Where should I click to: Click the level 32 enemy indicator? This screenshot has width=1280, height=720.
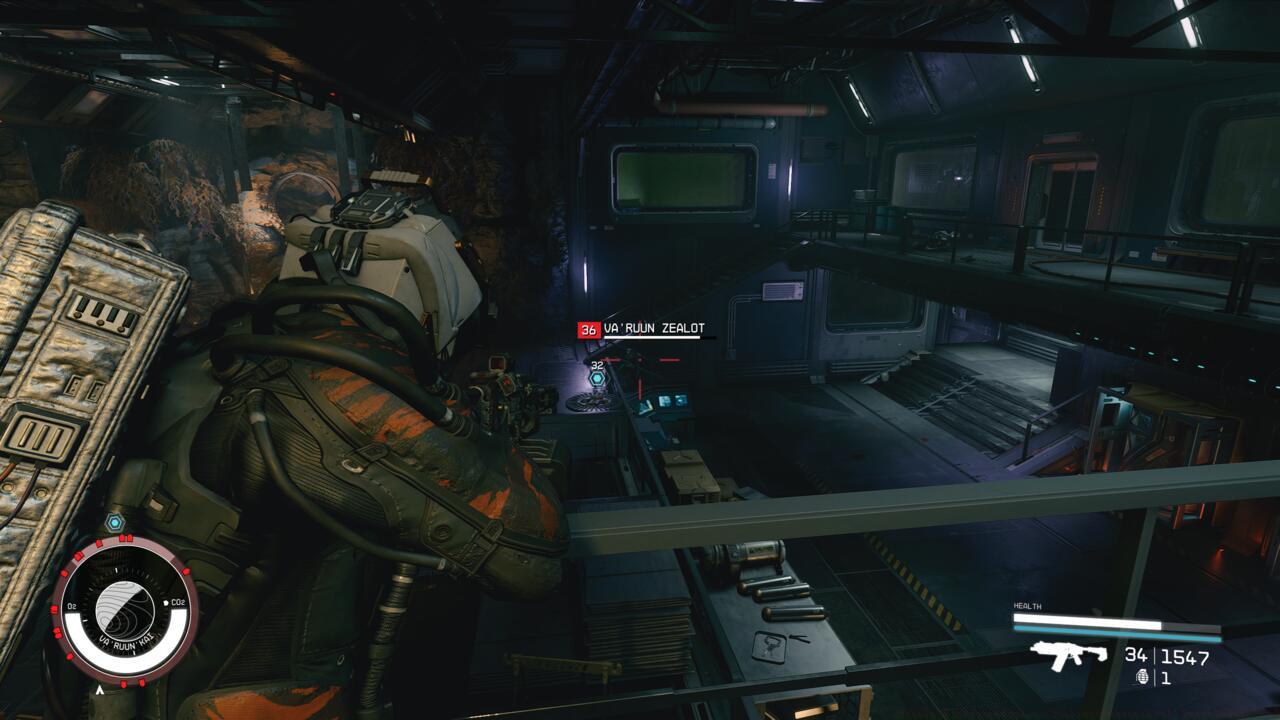597,366
